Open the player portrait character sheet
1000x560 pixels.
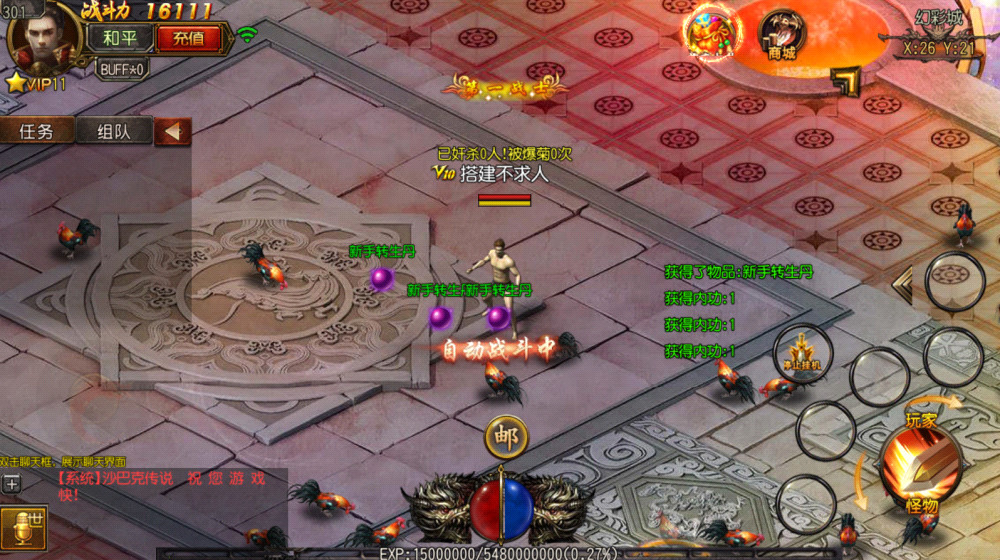pyautogui.click(x=42, y=37)
